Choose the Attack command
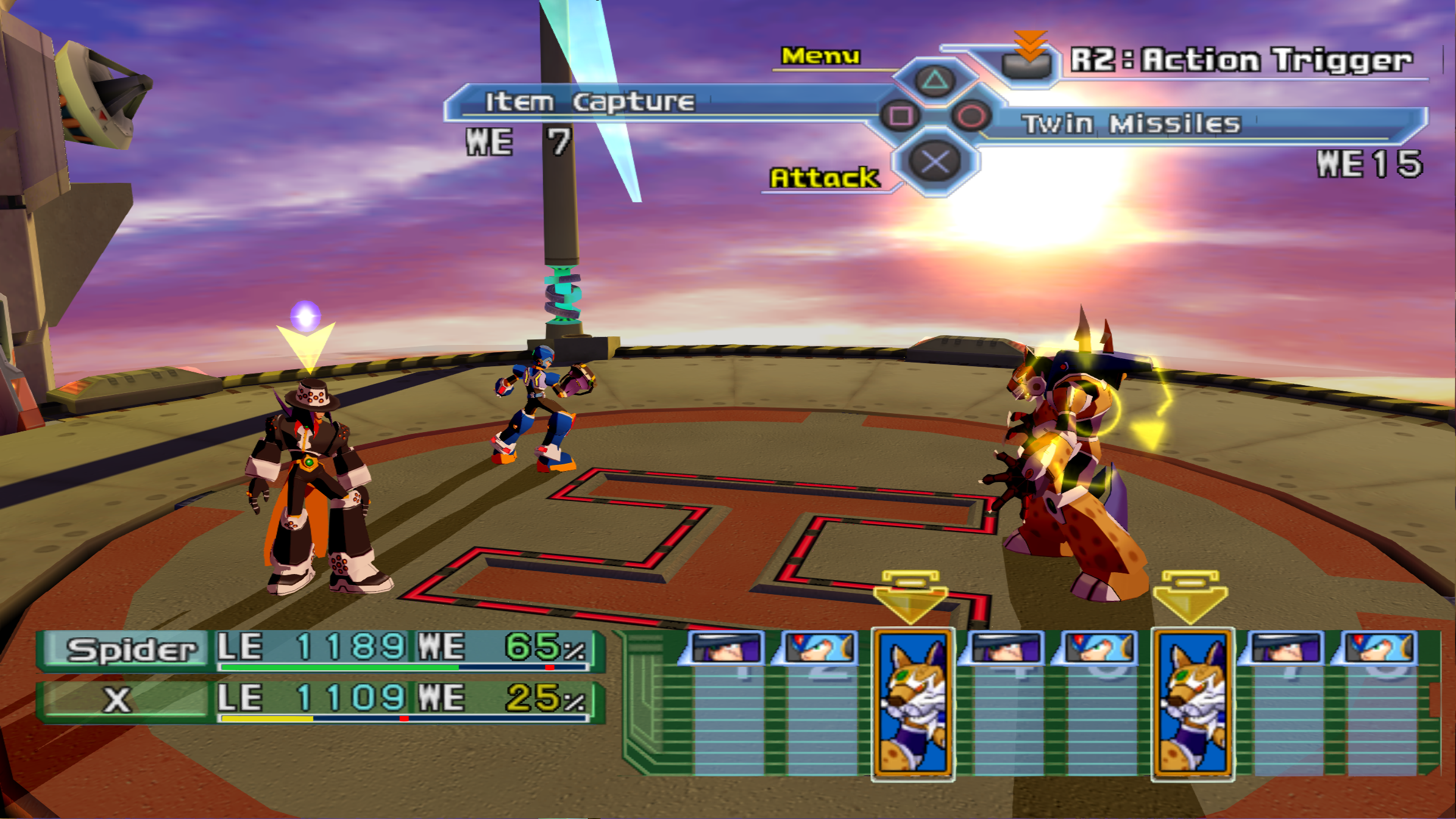 point(824,178)
